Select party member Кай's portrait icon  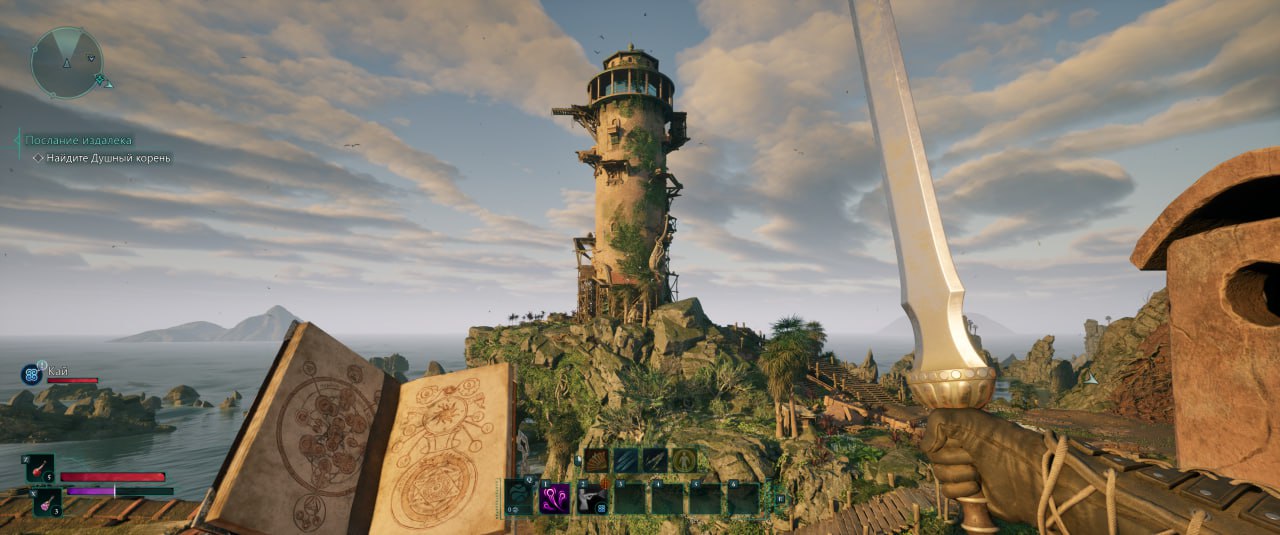31,375
